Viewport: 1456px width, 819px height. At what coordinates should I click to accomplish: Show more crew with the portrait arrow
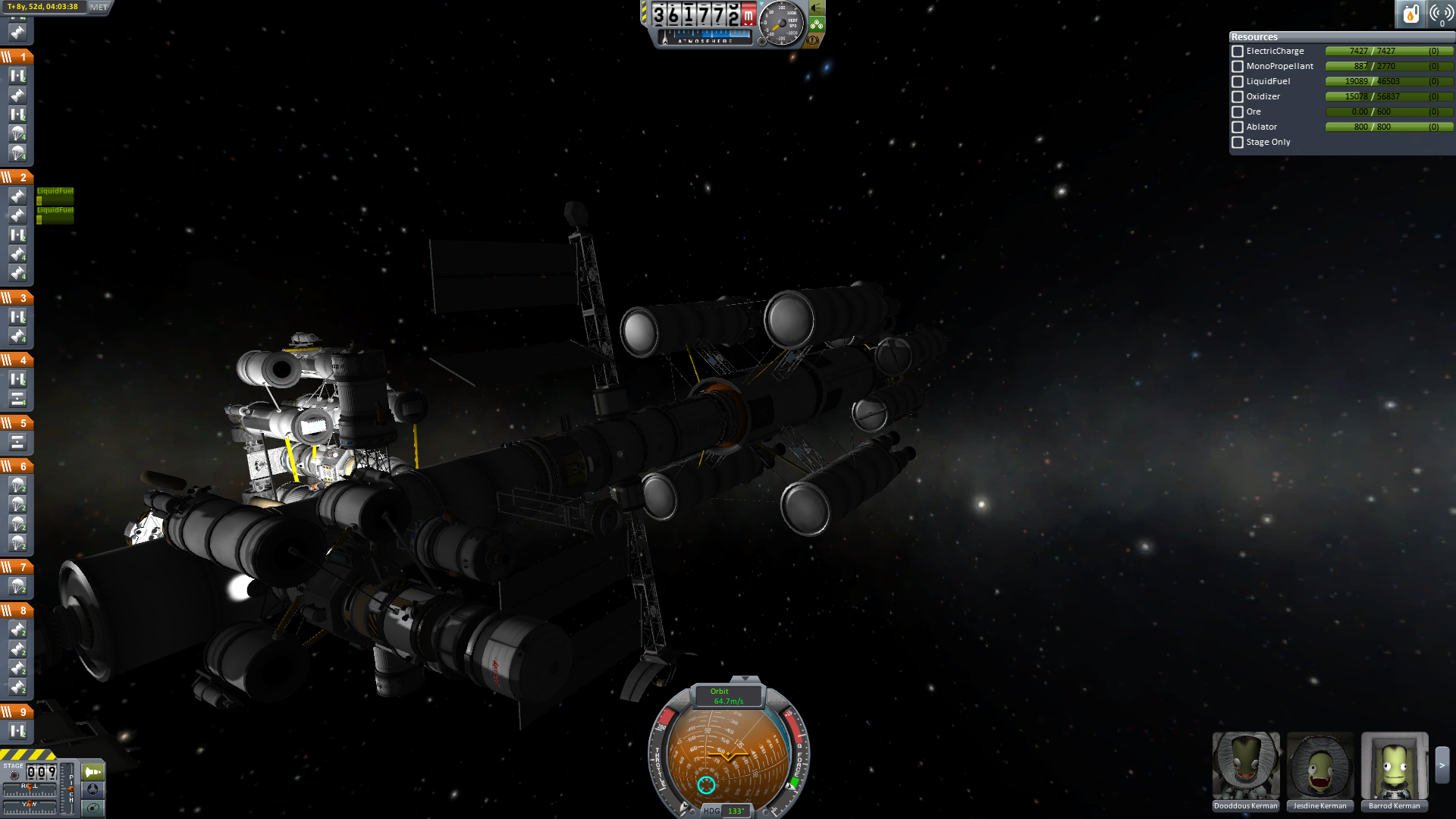(x=1442, y=766)
